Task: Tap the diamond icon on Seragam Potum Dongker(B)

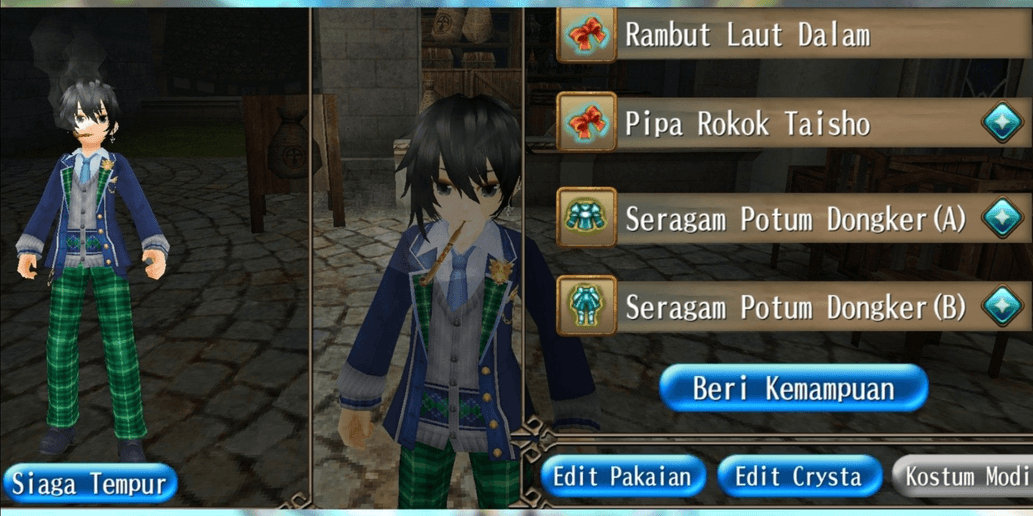Action: click(1002, 307)
